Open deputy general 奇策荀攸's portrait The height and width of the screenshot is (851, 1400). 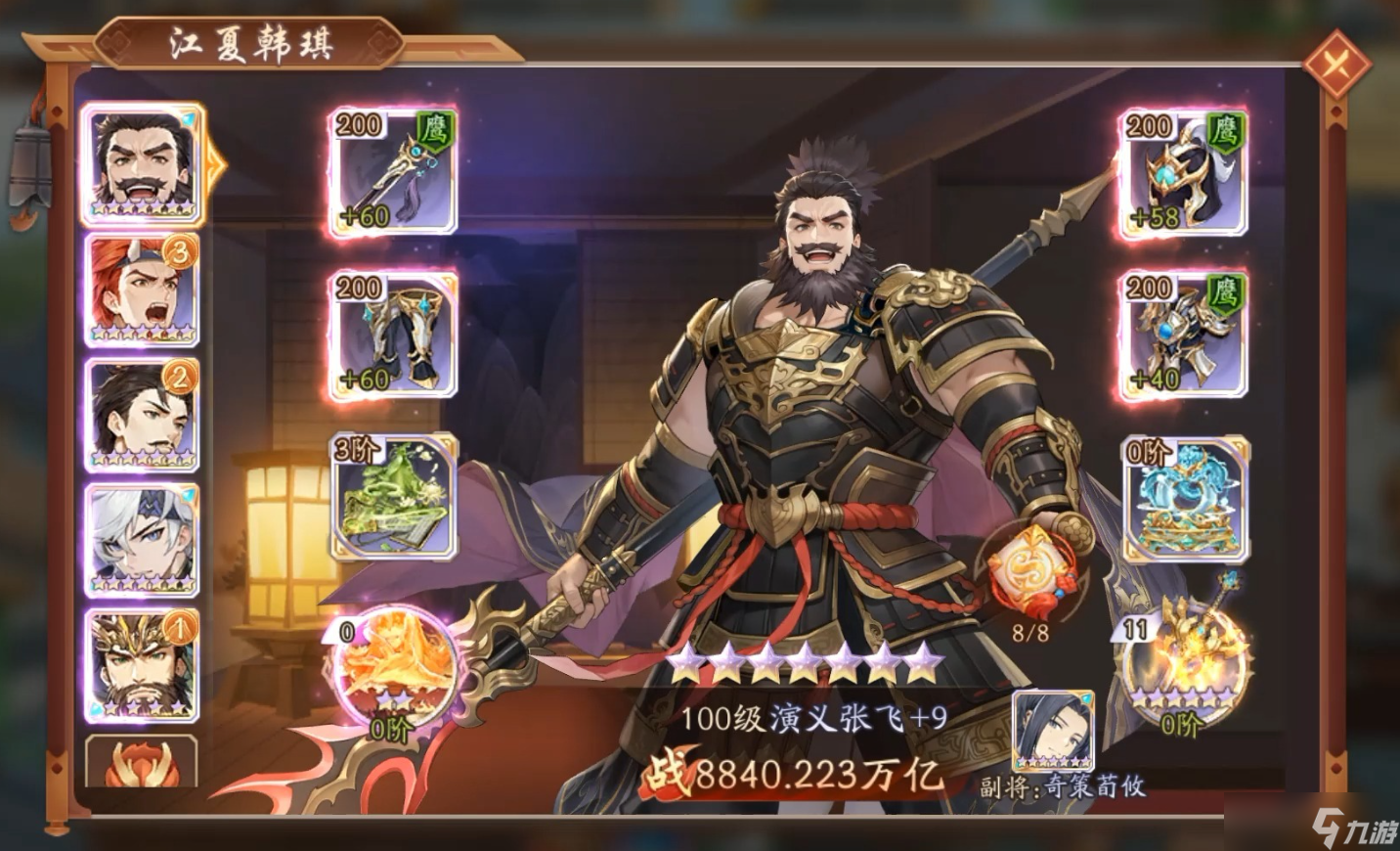click(1050, 729)
